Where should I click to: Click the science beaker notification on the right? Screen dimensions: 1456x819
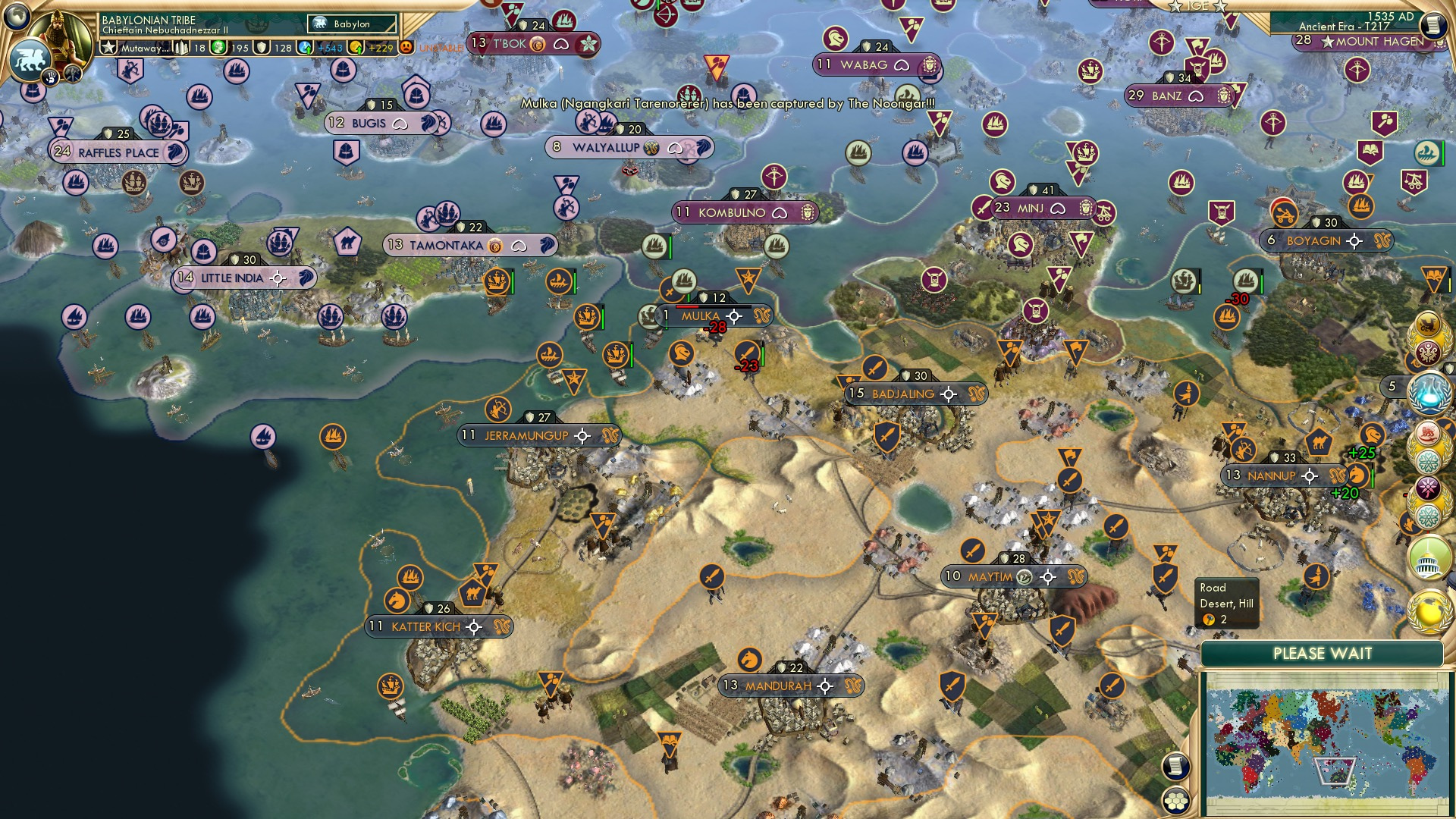click(1431, 392)
